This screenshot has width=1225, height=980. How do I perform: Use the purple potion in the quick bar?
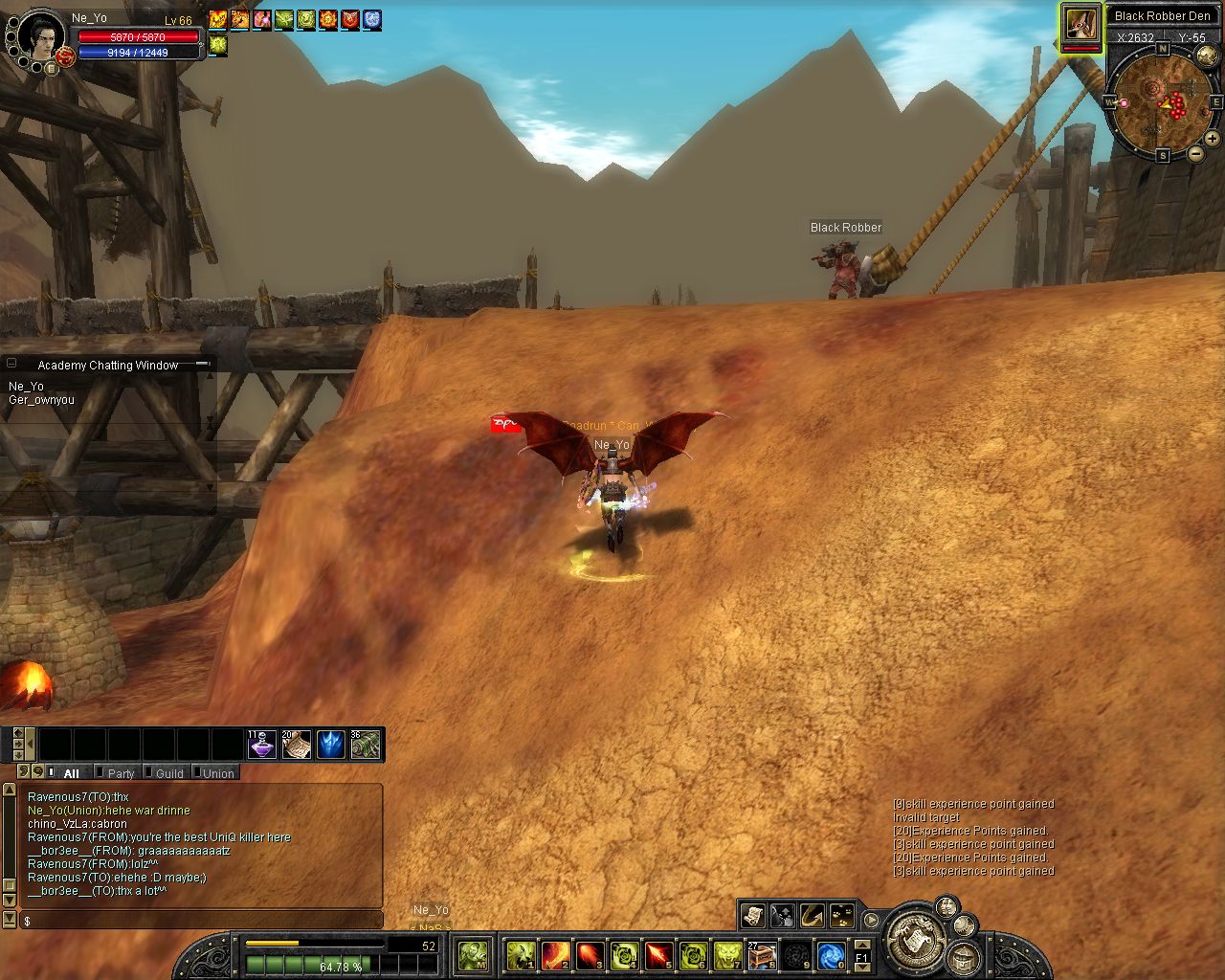262,745
